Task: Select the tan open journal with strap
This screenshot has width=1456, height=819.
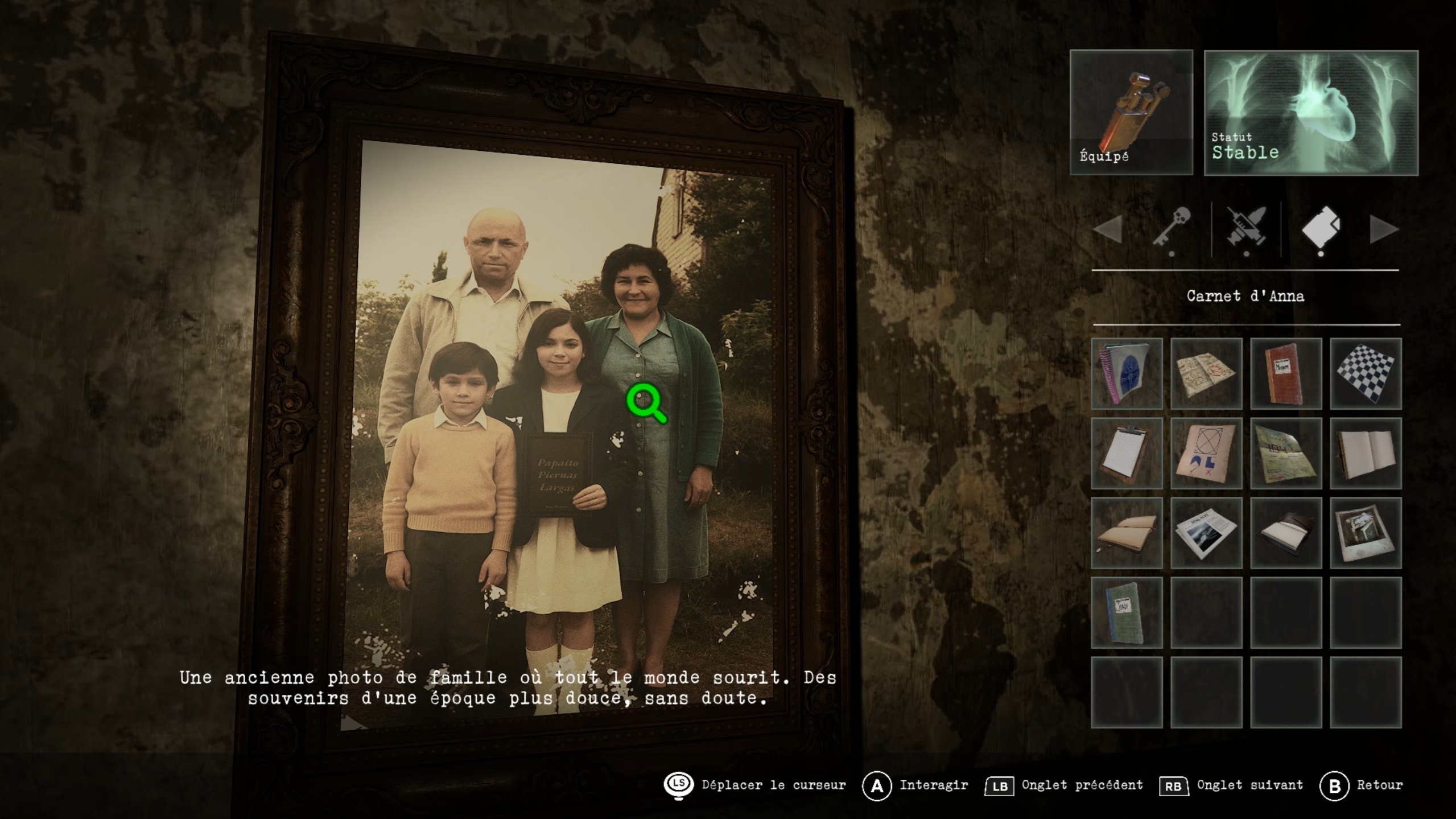Action: click(x=1127, y=533)
